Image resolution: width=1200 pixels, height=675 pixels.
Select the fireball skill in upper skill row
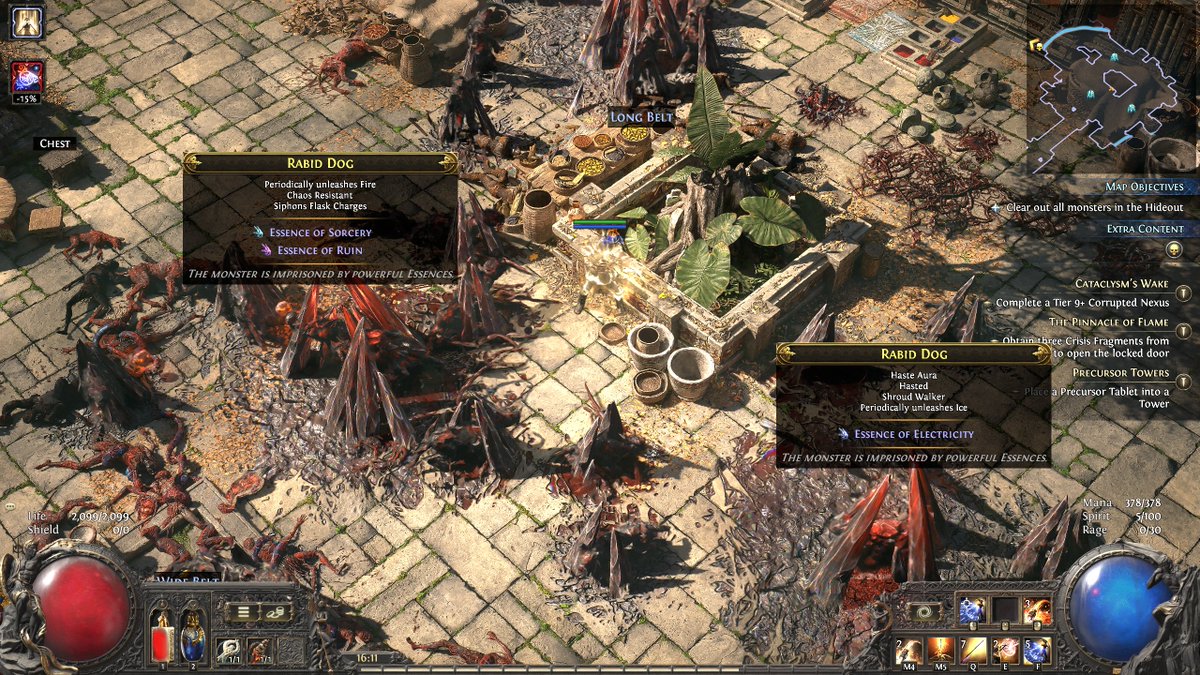pyautogui.click(x=1037, y=610)
